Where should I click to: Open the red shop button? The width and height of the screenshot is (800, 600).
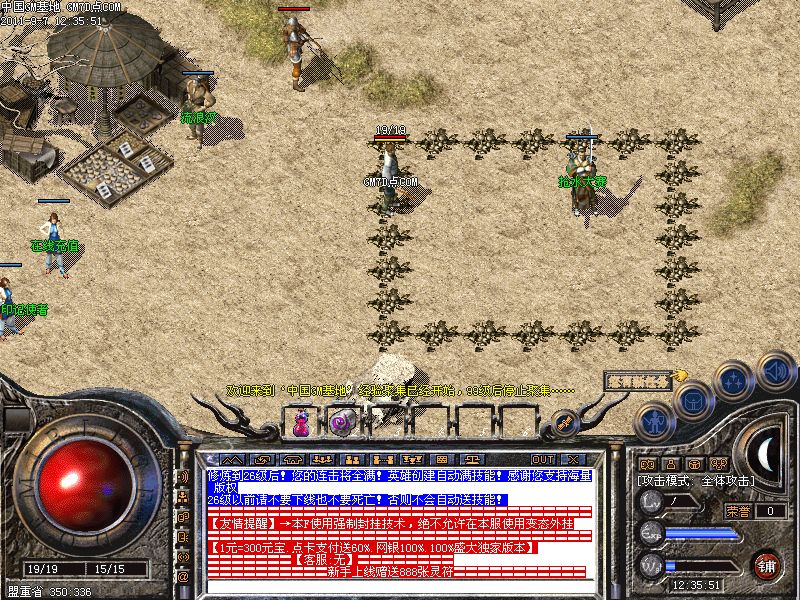pos(767,564)
